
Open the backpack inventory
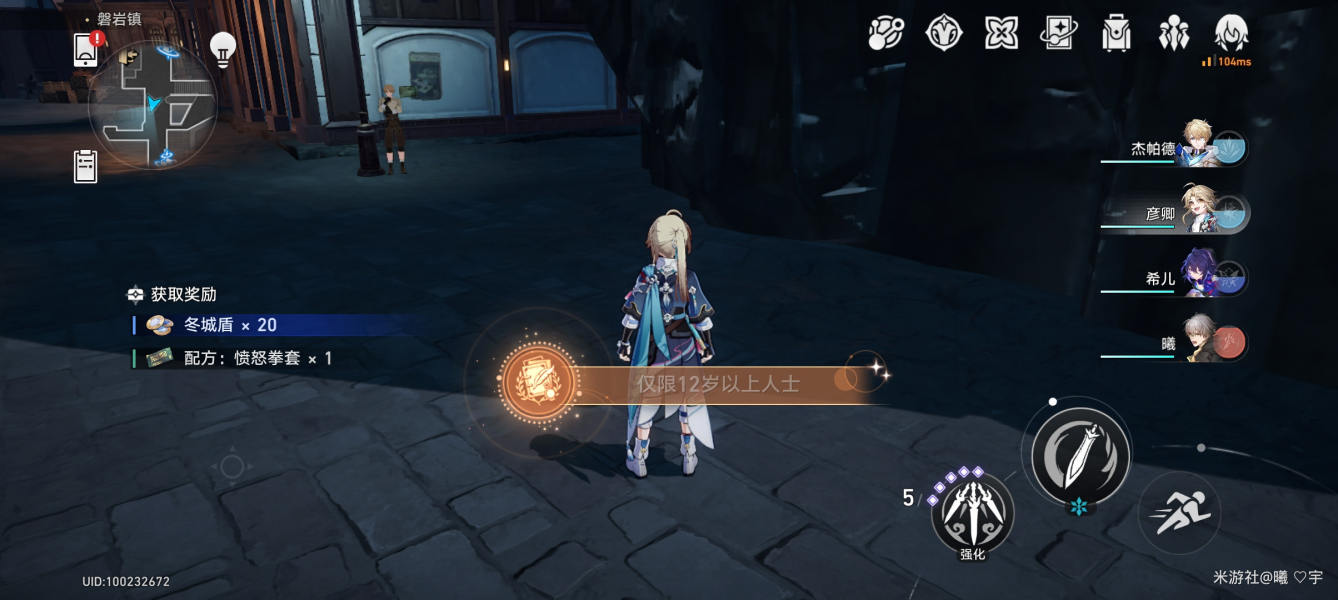1115,33
